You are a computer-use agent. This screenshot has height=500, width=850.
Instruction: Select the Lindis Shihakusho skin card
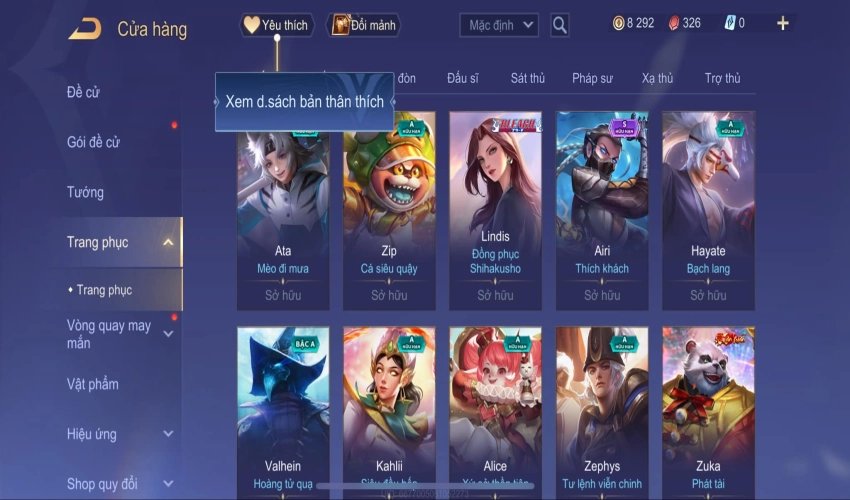pos(495,210)
